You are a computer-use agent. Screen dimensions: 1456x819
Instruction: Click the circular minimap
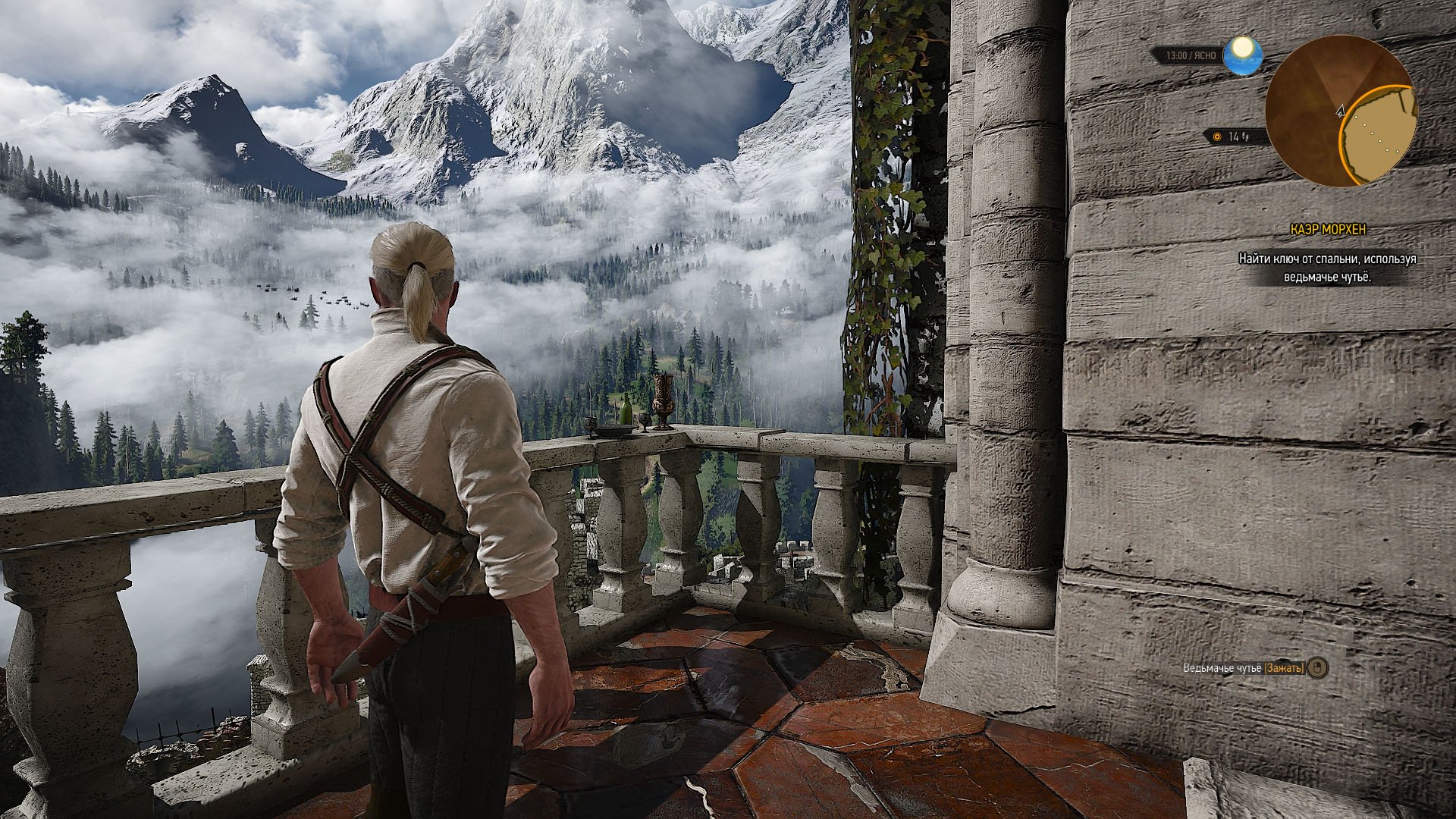click(x=1340, y=111)
